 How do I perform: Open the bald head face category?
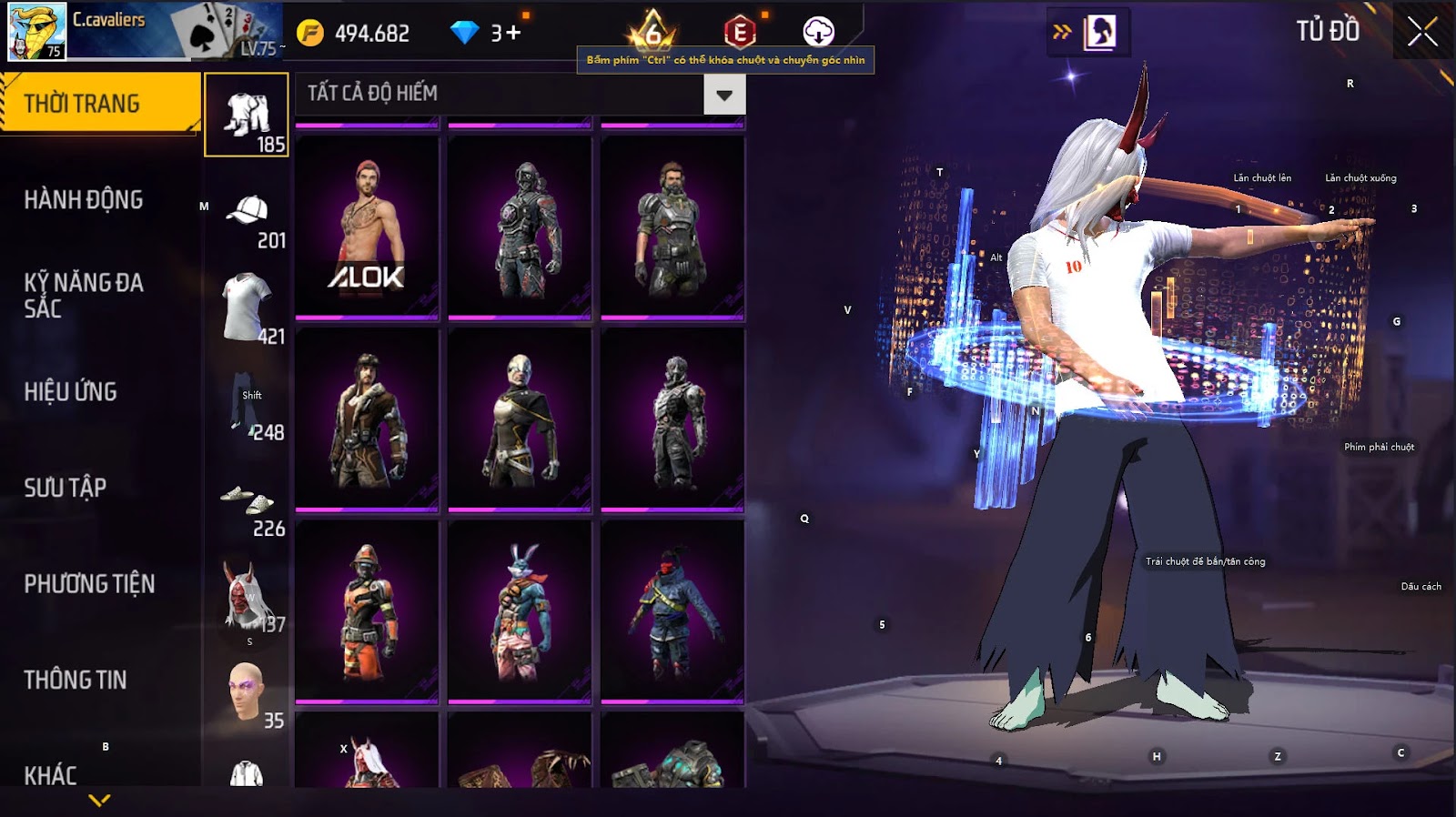pyautogui.click(x=247, y=694)
